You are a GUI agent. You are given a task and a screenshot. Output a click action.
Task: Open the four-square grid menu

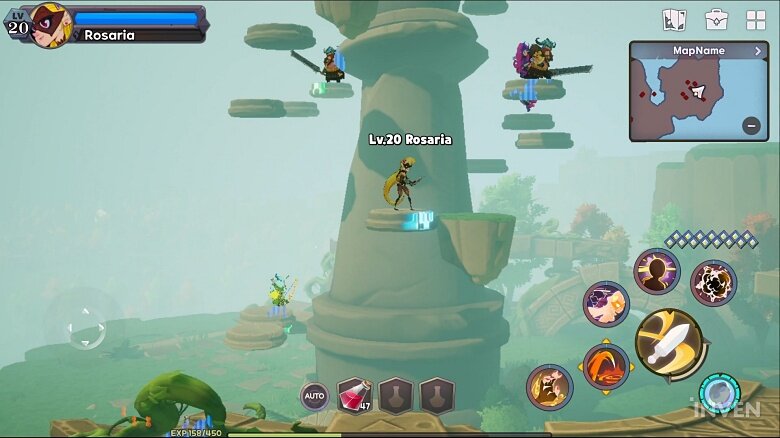click(756, 20)
